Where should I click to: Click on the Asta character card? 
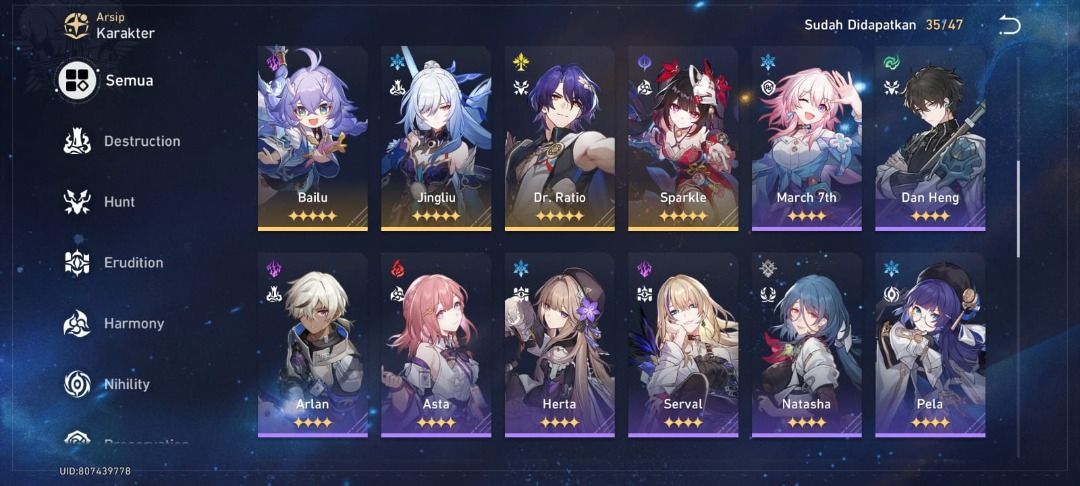click(436, 345)
